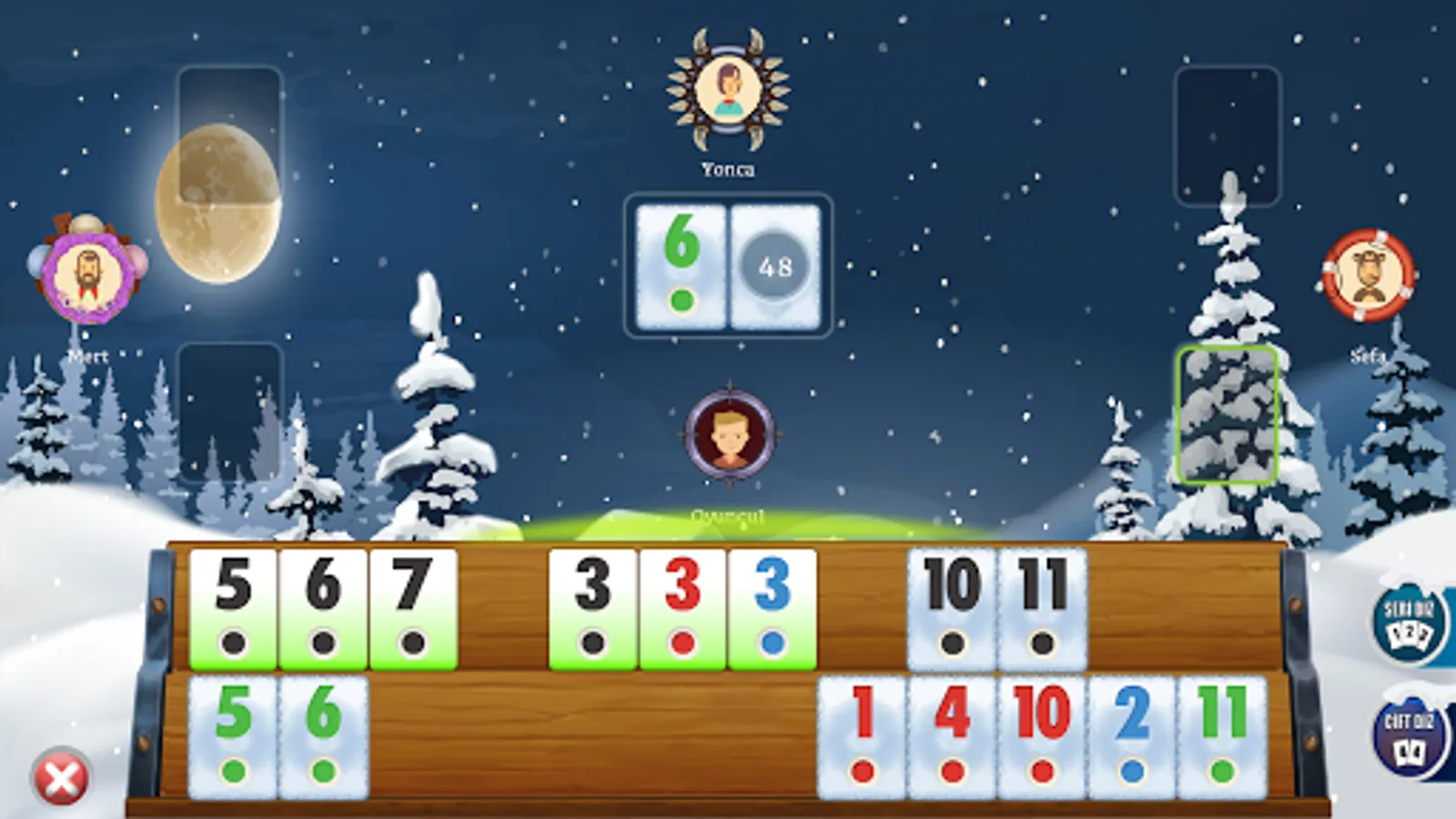The height and width of the screenshot is (819, 1456).
Task: Tap the green-highlighted discard slot near Sefa
Action: point(1228,411)
